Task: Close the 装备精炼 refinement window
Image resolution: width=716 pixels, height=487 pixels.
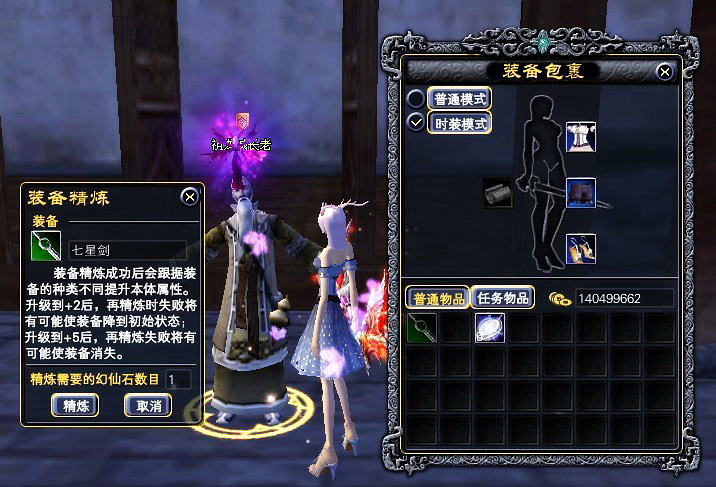Action: click(189, 196)
